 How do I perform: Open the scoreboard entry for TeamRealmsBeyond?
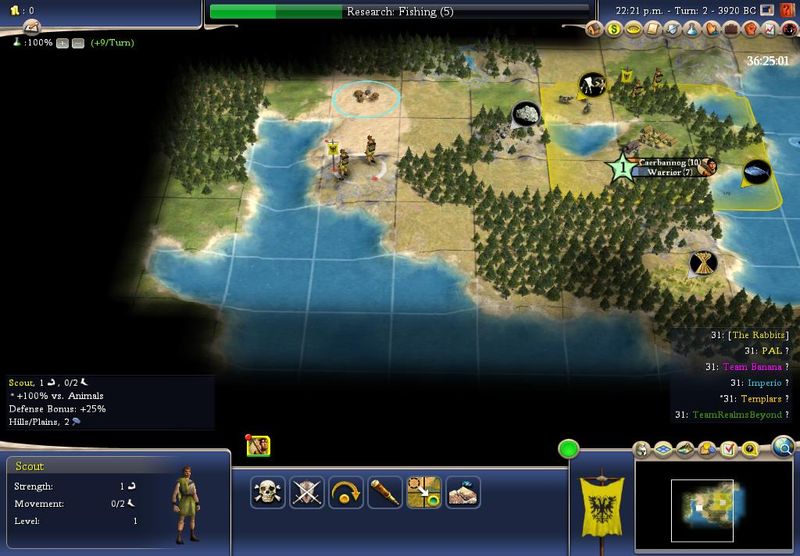point(732,415)
